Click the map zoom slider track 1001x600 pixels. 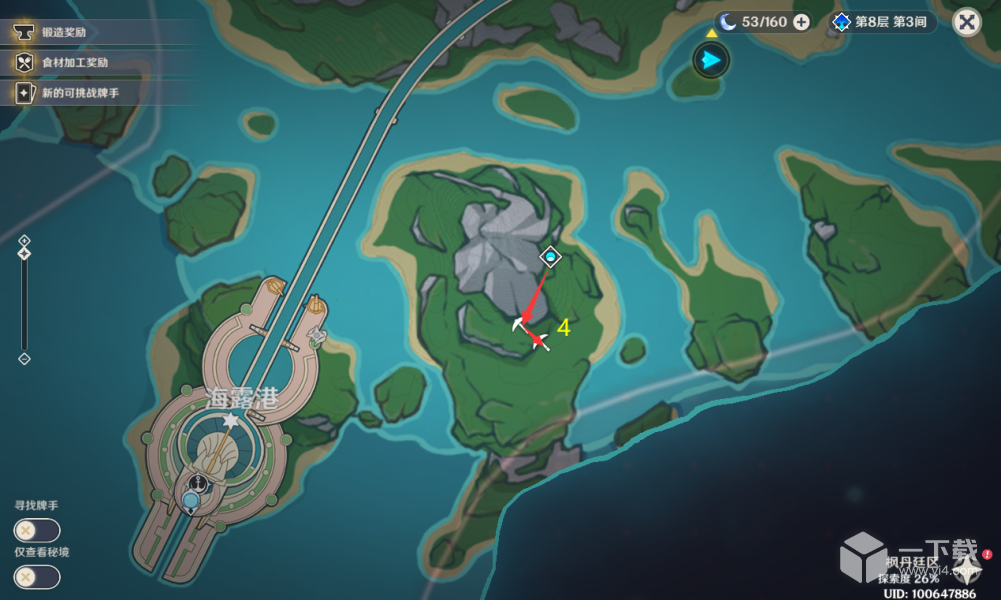tap(24, 300)
